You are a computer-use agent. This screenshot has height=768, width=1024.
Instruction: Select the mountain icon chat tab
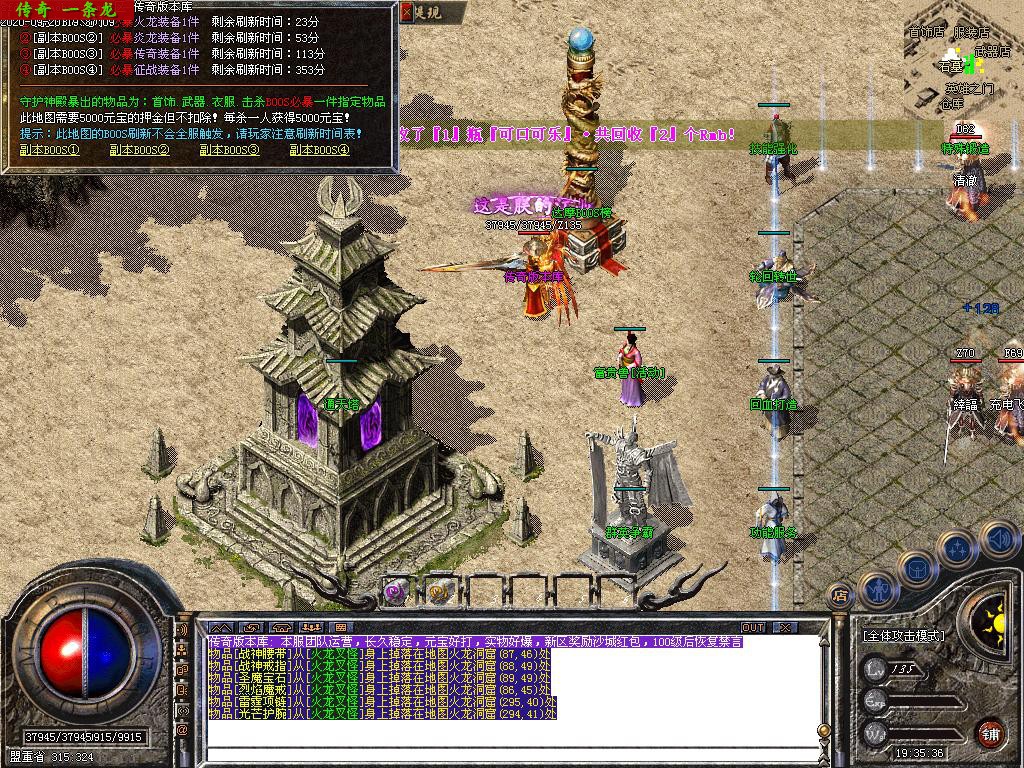pos(220,627)
